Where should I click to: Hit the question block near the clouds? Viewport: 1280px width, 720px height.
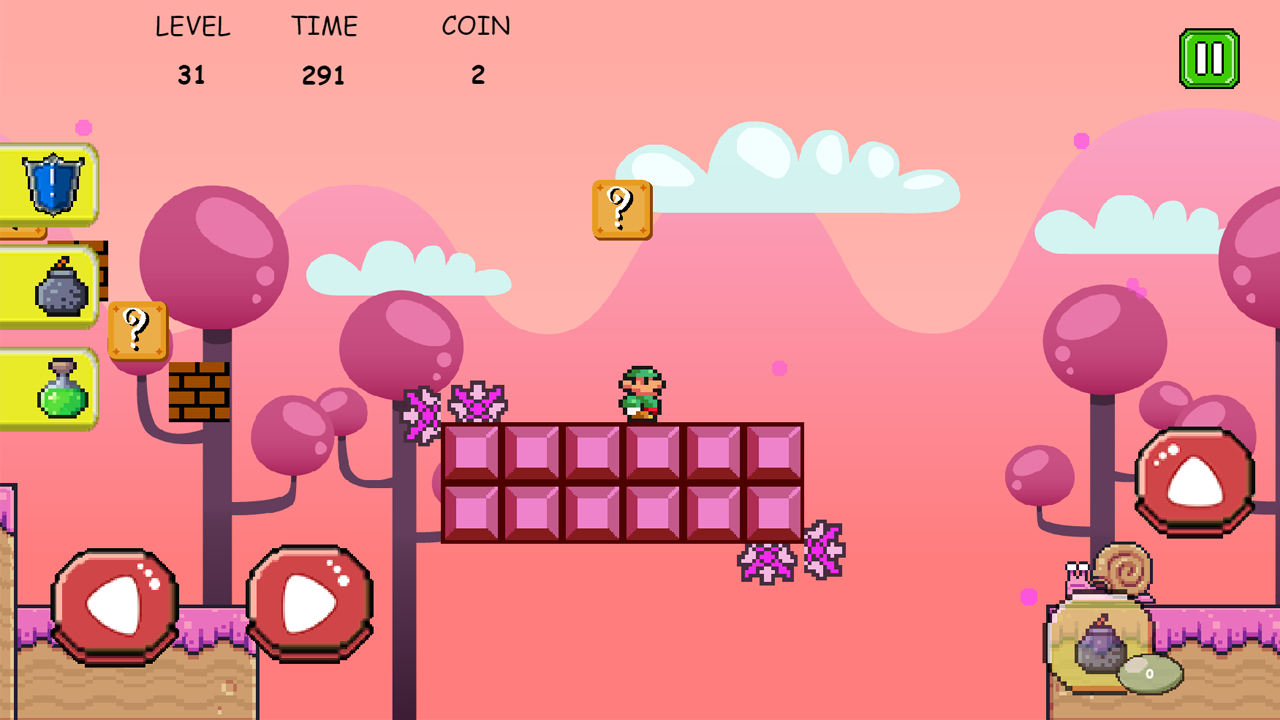click(x=620, y=209)
